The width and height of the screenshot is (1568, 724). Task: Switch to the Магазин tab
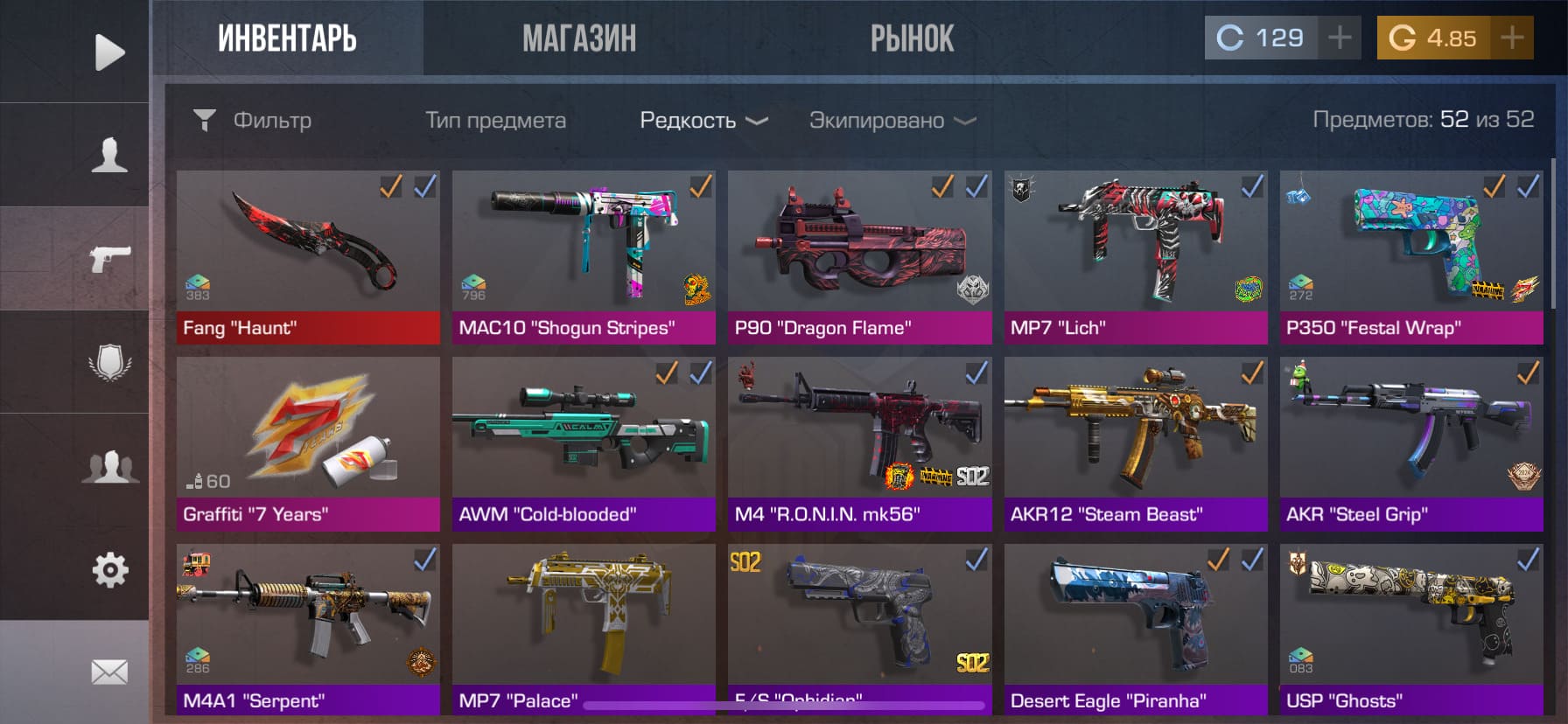[579, 38]
